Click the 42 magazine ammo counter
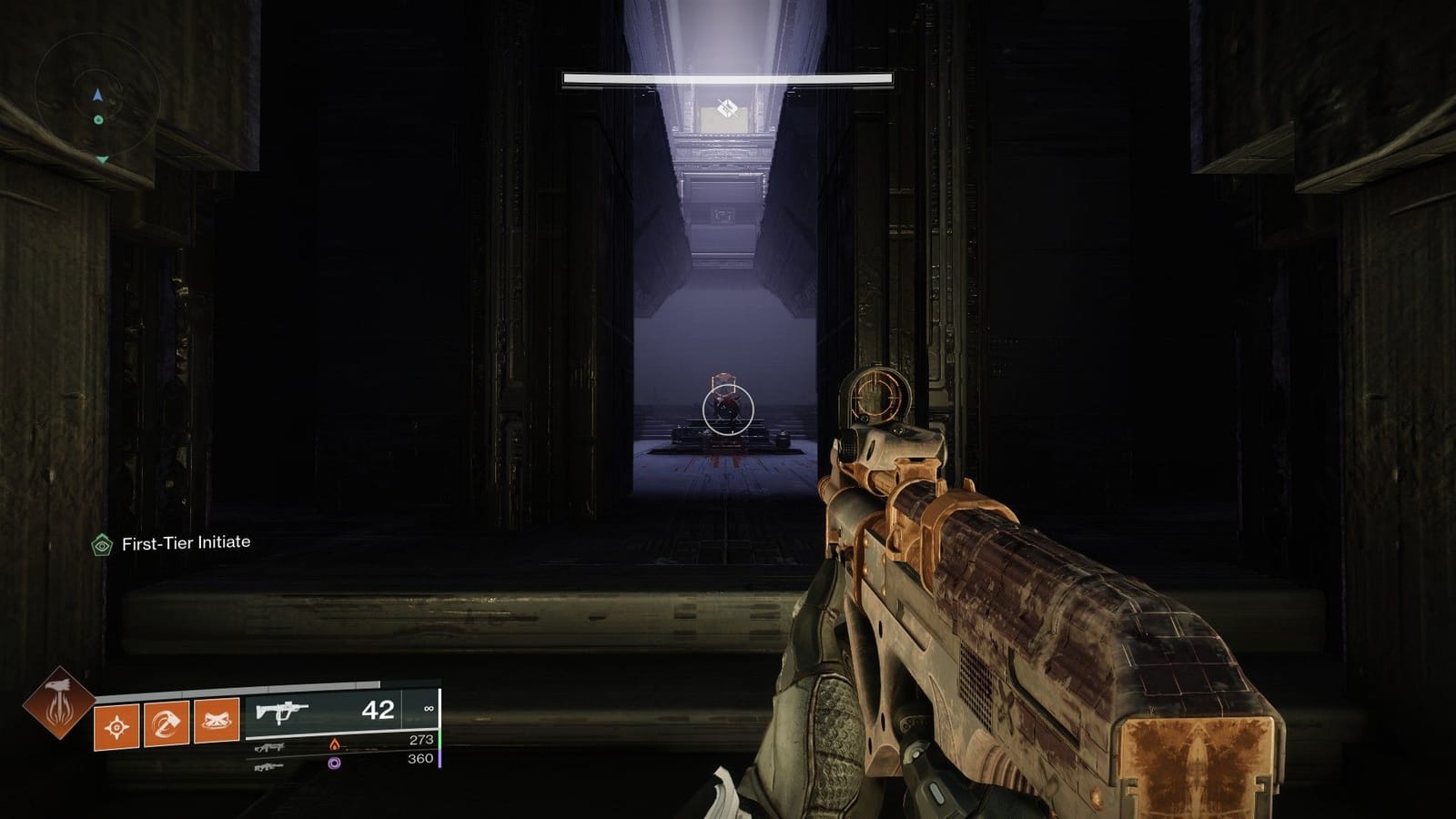The image size is (1456, 819). tap(378, 709)
